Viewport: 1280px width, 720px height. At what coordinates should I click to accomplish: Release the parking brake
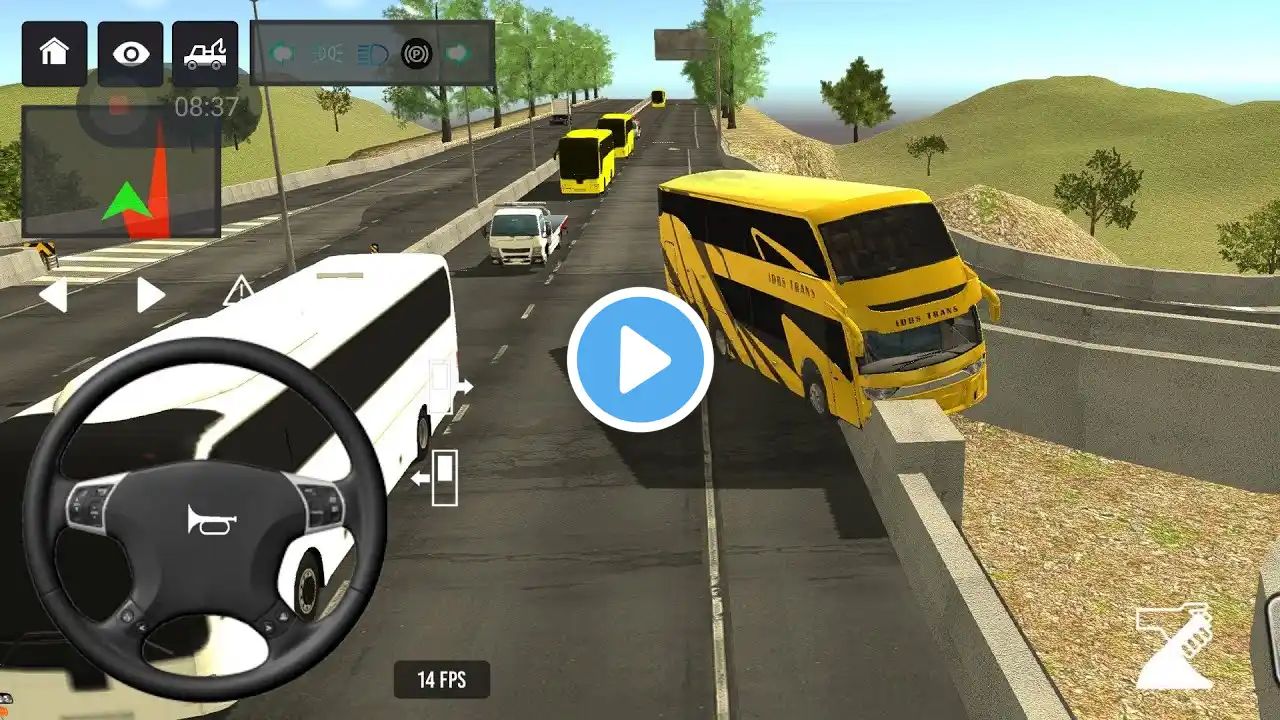(417, 53)
